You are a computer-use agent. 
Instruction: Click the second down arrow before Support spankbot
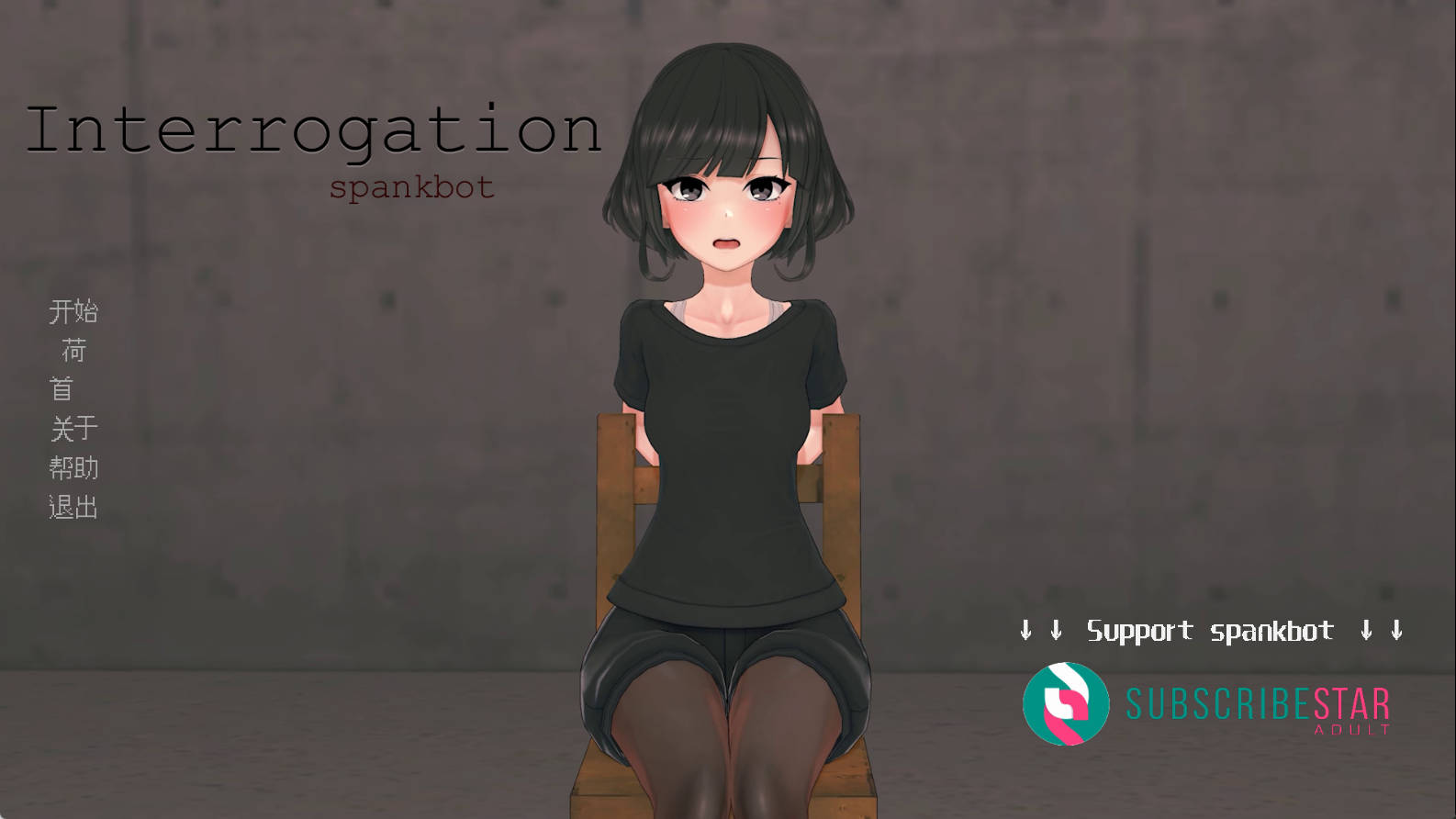pos(1056,631)
